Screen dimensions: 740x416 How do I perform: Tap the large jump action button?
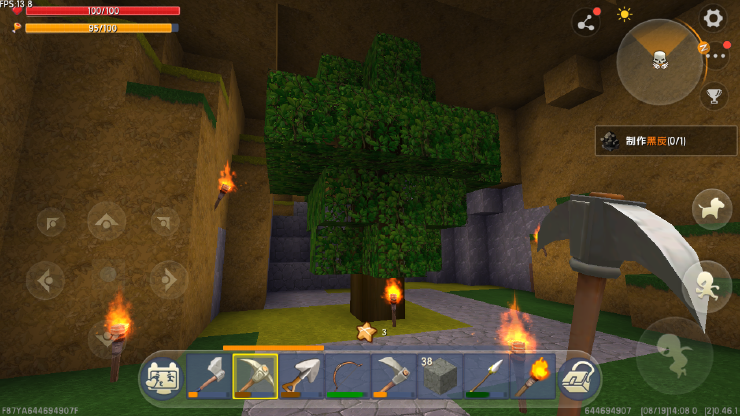[x=672, y=351]
